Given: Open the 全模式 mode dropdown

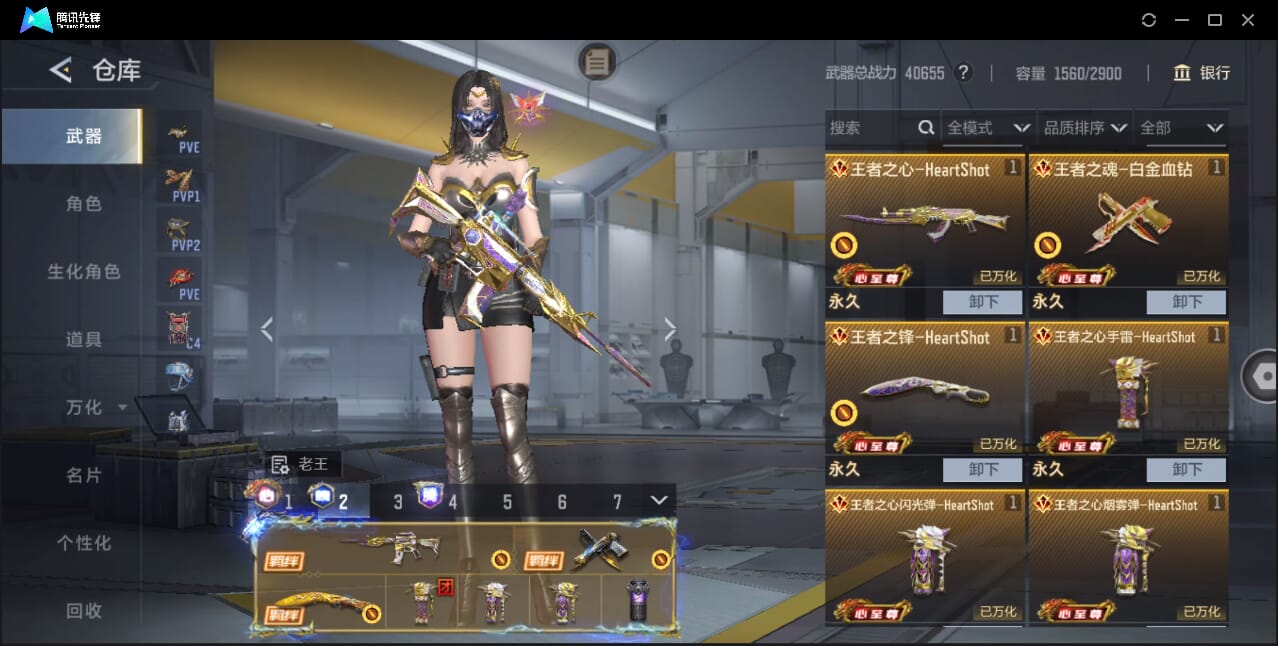Looking at the screenshot, I should pyautogui.click(x=987, y=128).
